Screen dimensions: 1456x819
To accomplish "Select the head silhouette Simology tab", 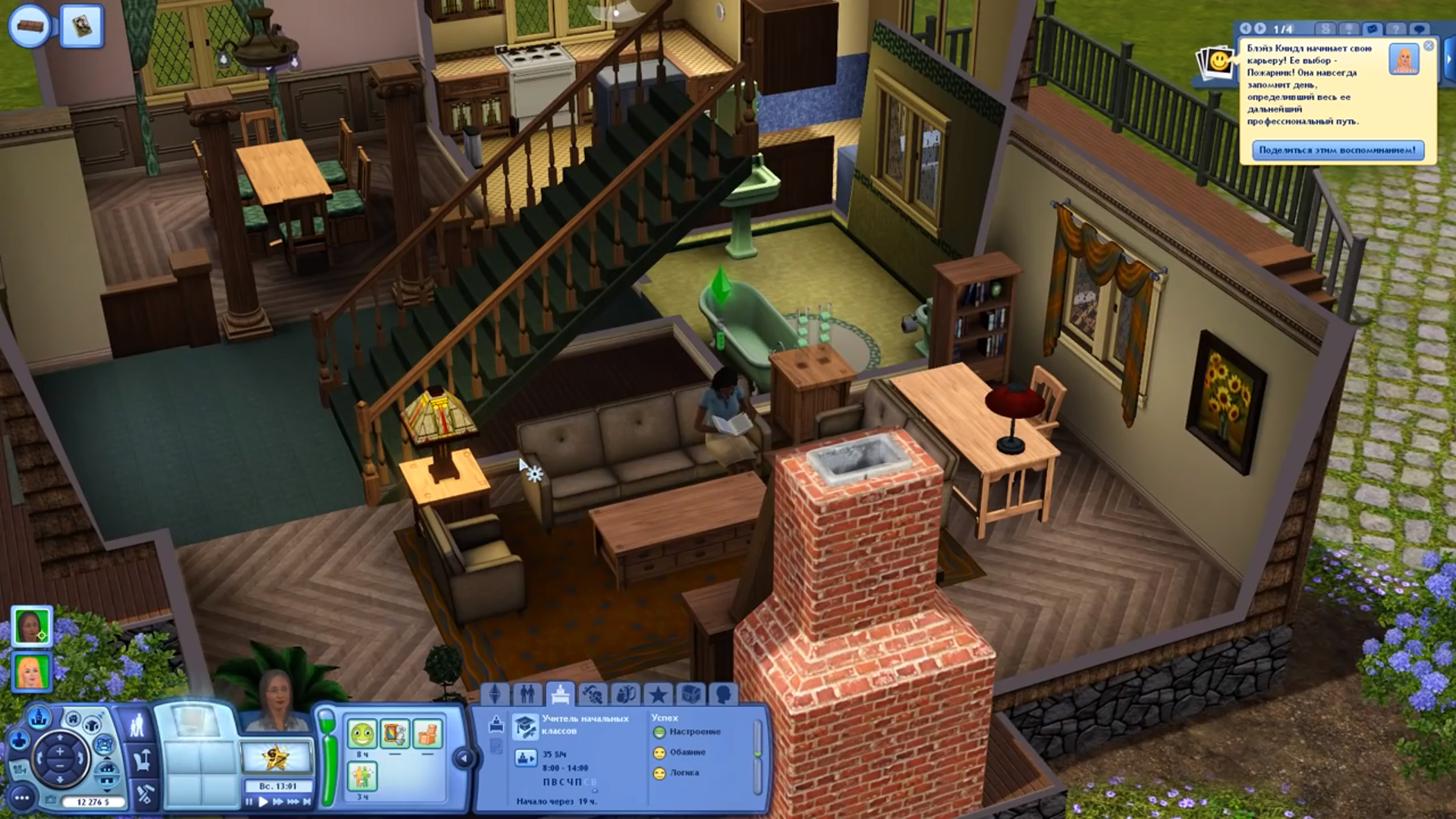I will pyautogui.click(x=723, y=694).
